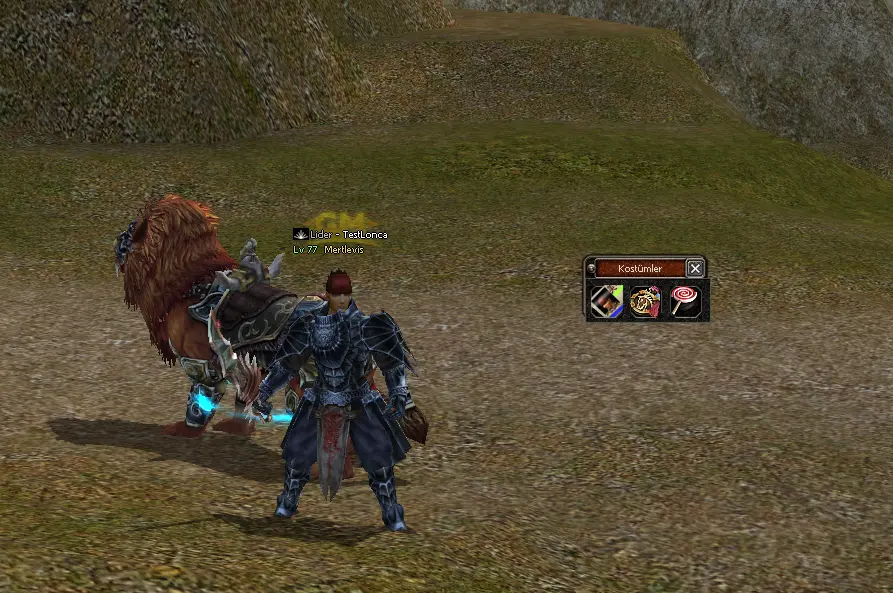Click the Kostümler title bar
The height and width of the screenshot is (593, 893).
point(640,269)
